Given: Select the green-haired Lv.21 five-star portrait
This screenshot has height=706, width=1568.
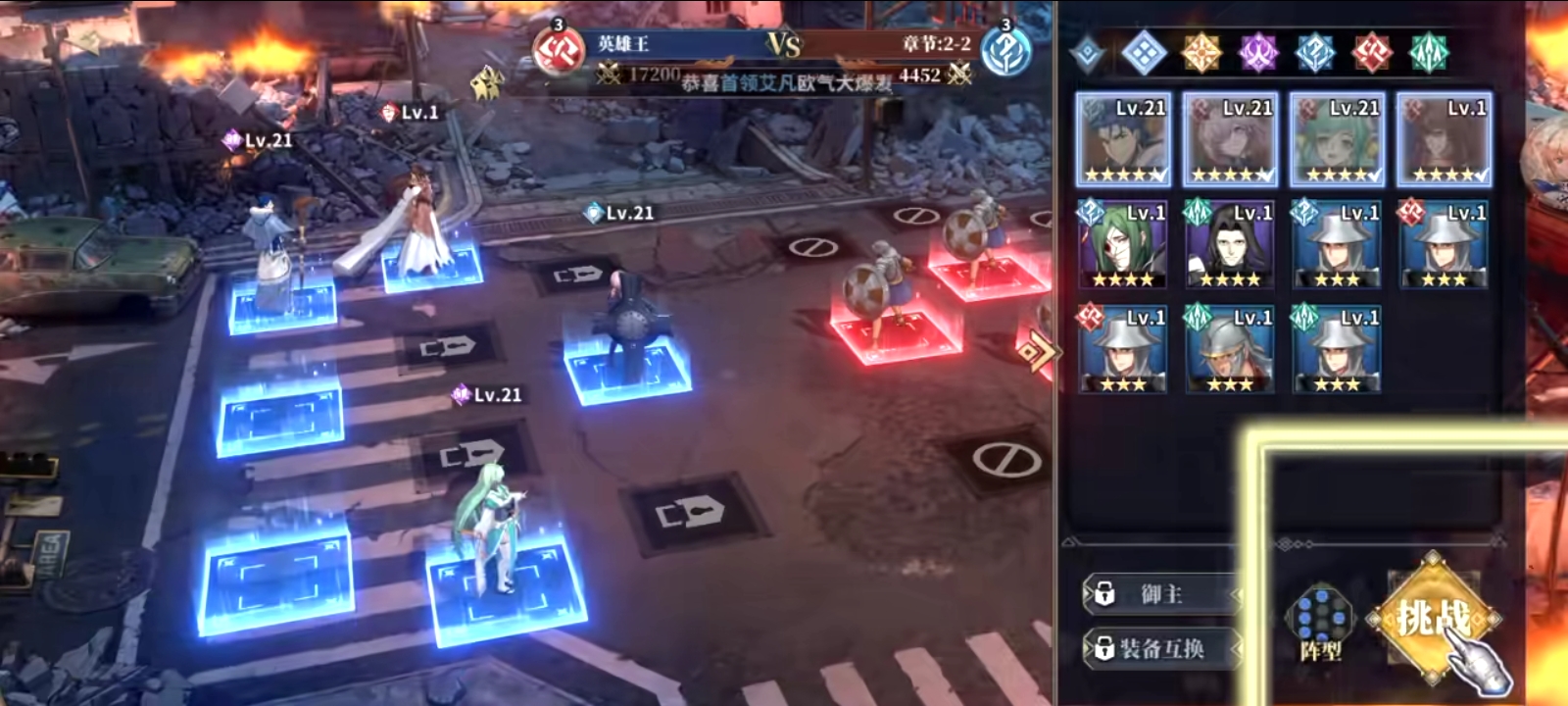Looking at the screenshot, I should (x=1338, y=140).
